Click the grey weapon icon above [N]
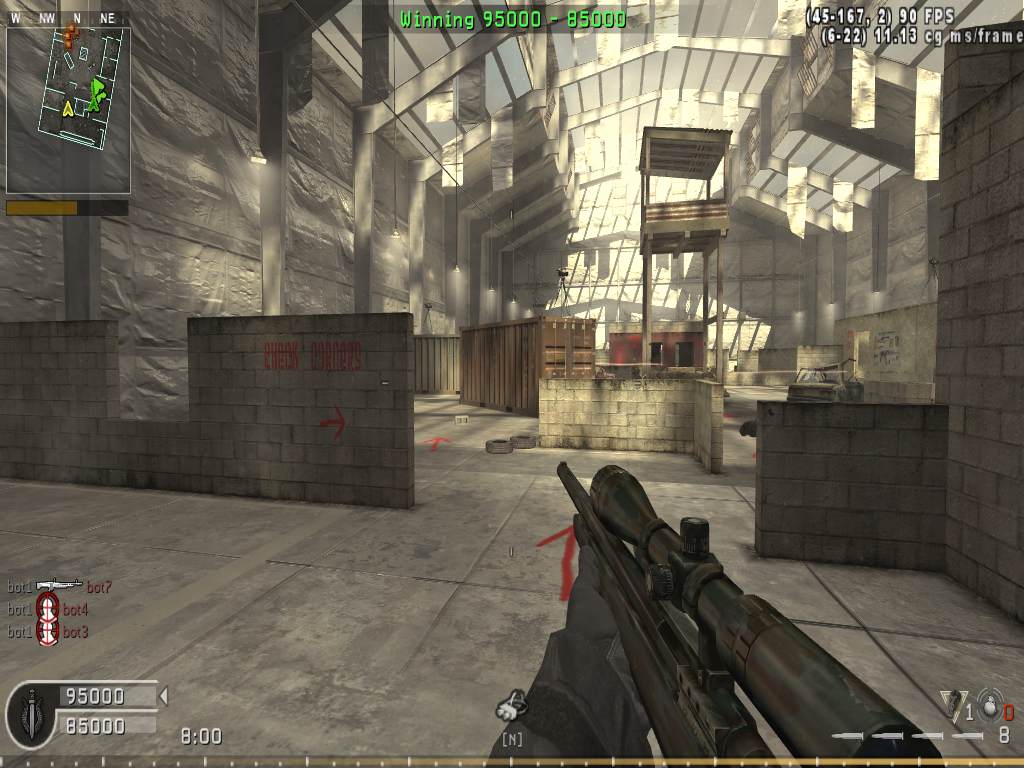The height and width of the screenshot is (768, 1024). [511, 708]
